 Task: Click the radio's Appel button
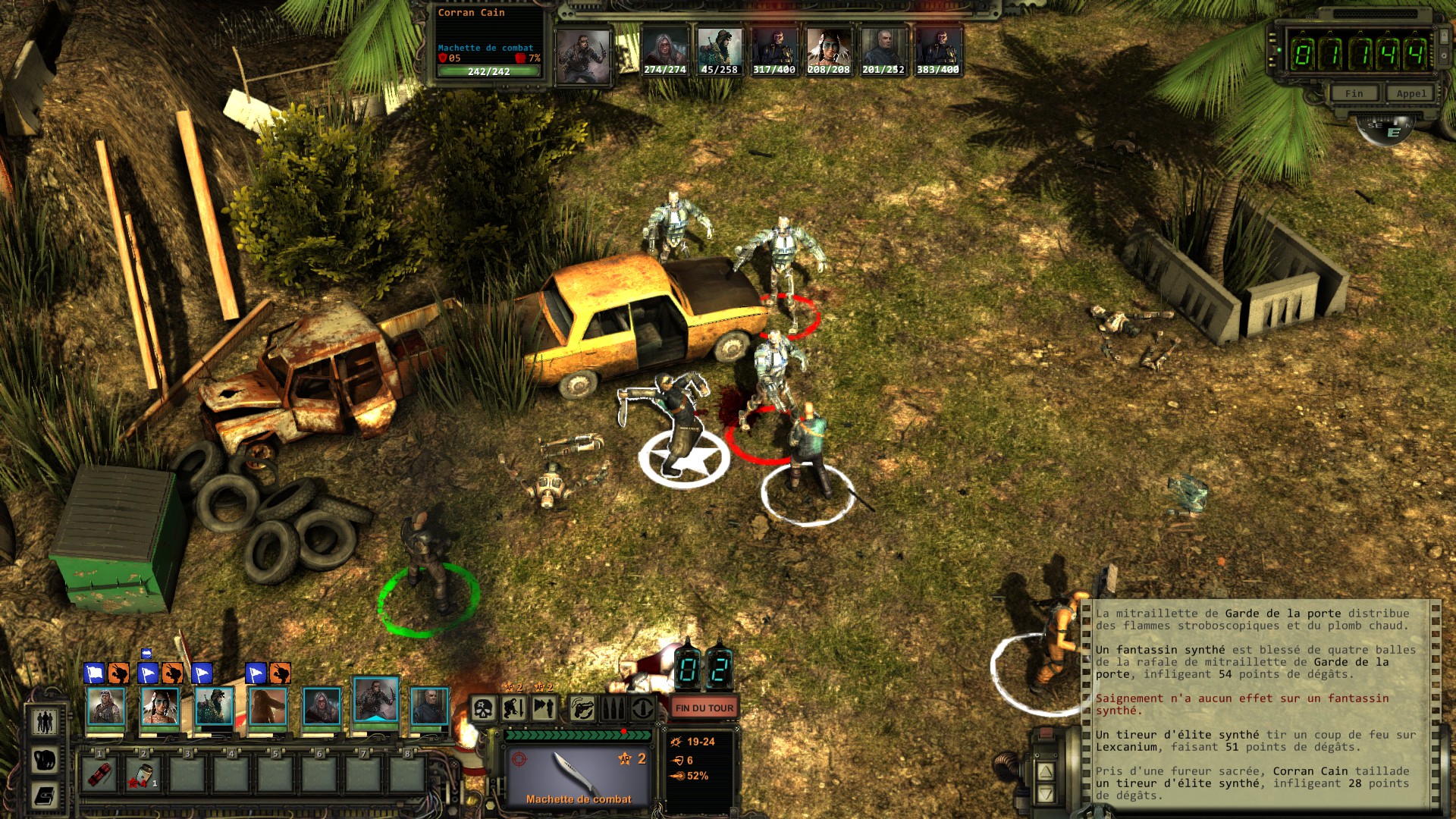pyautogui.click(x=1410, y=93)
